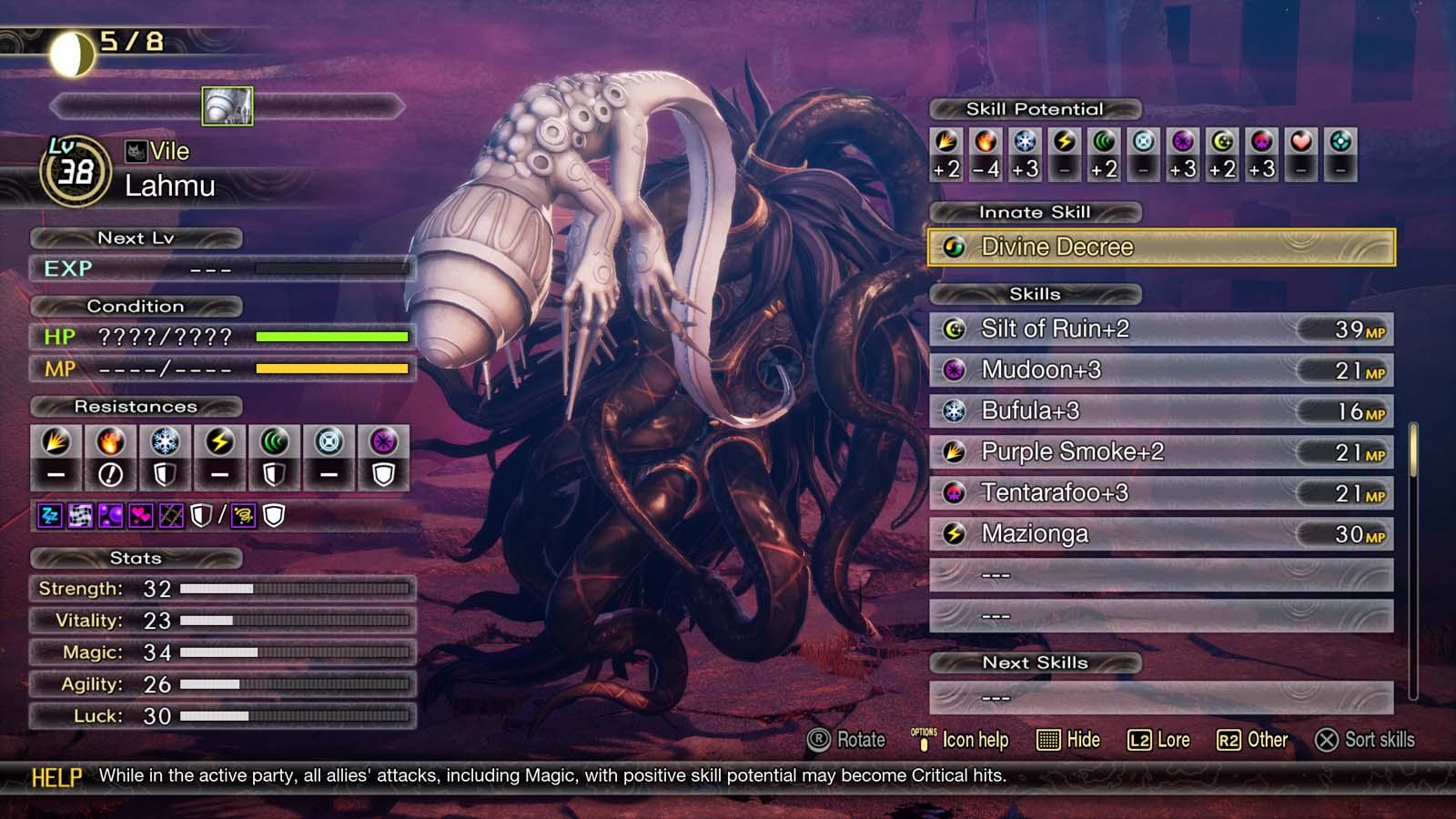Expand the Next Skills section
This screenshot has width=1456, height=819.
pos(1036,662)
